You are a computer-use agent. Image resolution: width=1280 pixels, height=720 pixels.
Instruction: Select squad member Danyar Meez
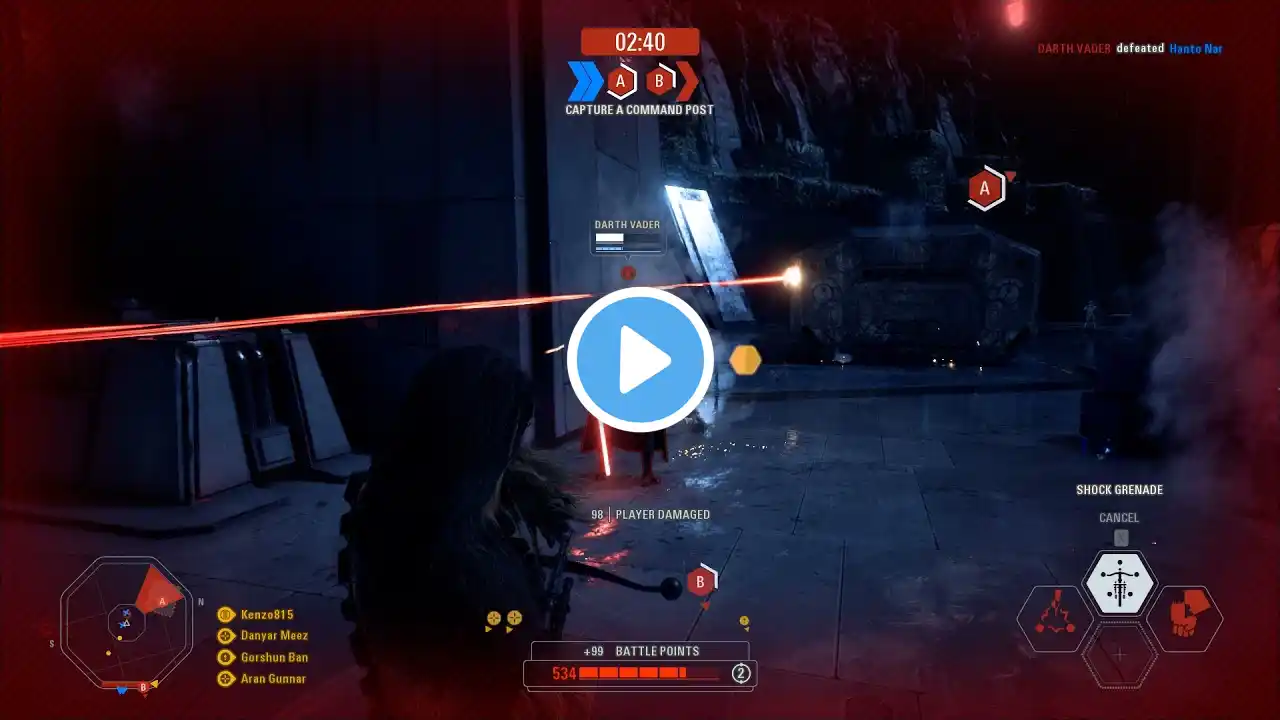point(274,636)
